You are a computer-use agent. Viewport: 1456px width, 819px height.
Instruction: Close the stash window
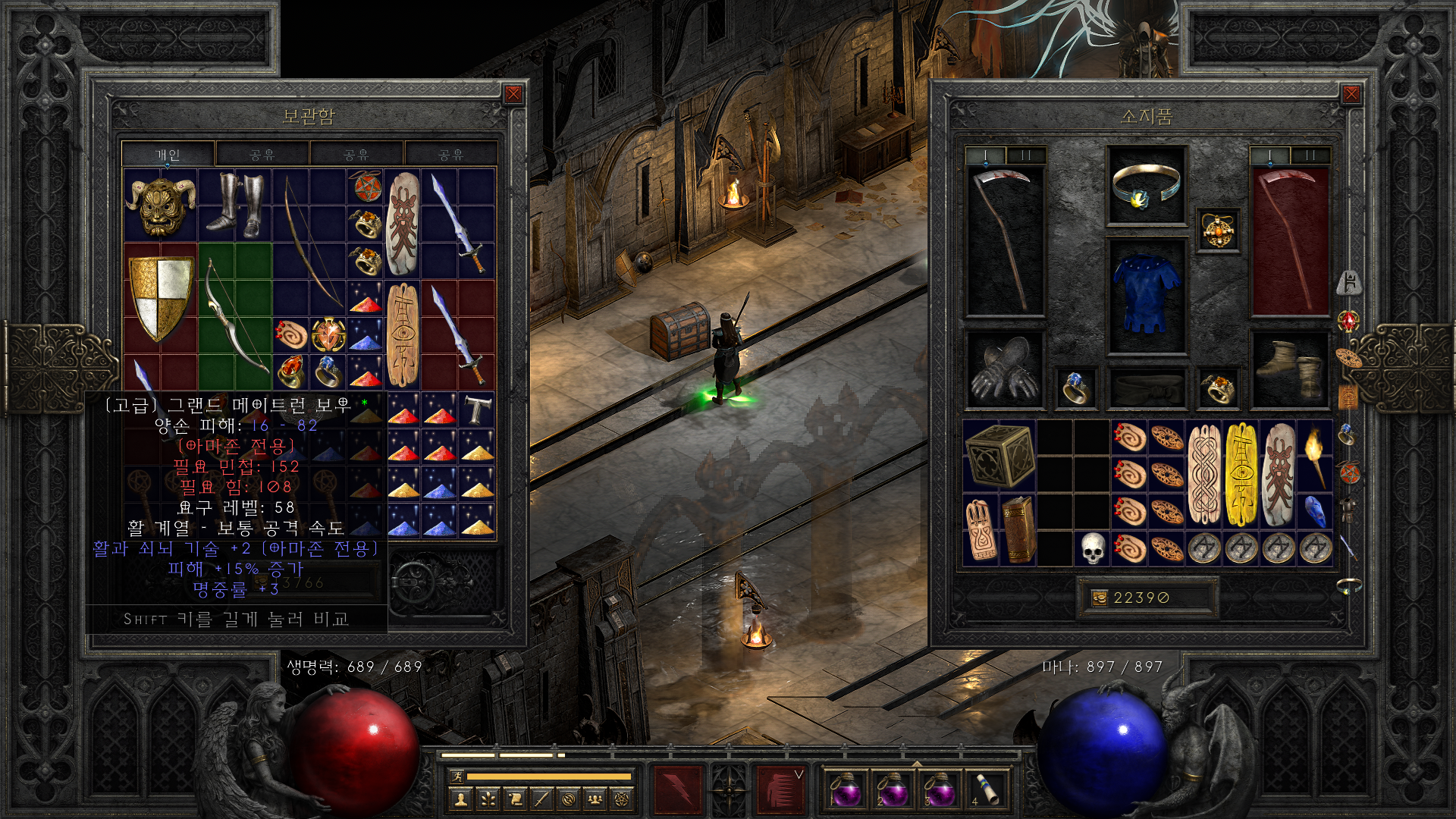click(513, 94)
